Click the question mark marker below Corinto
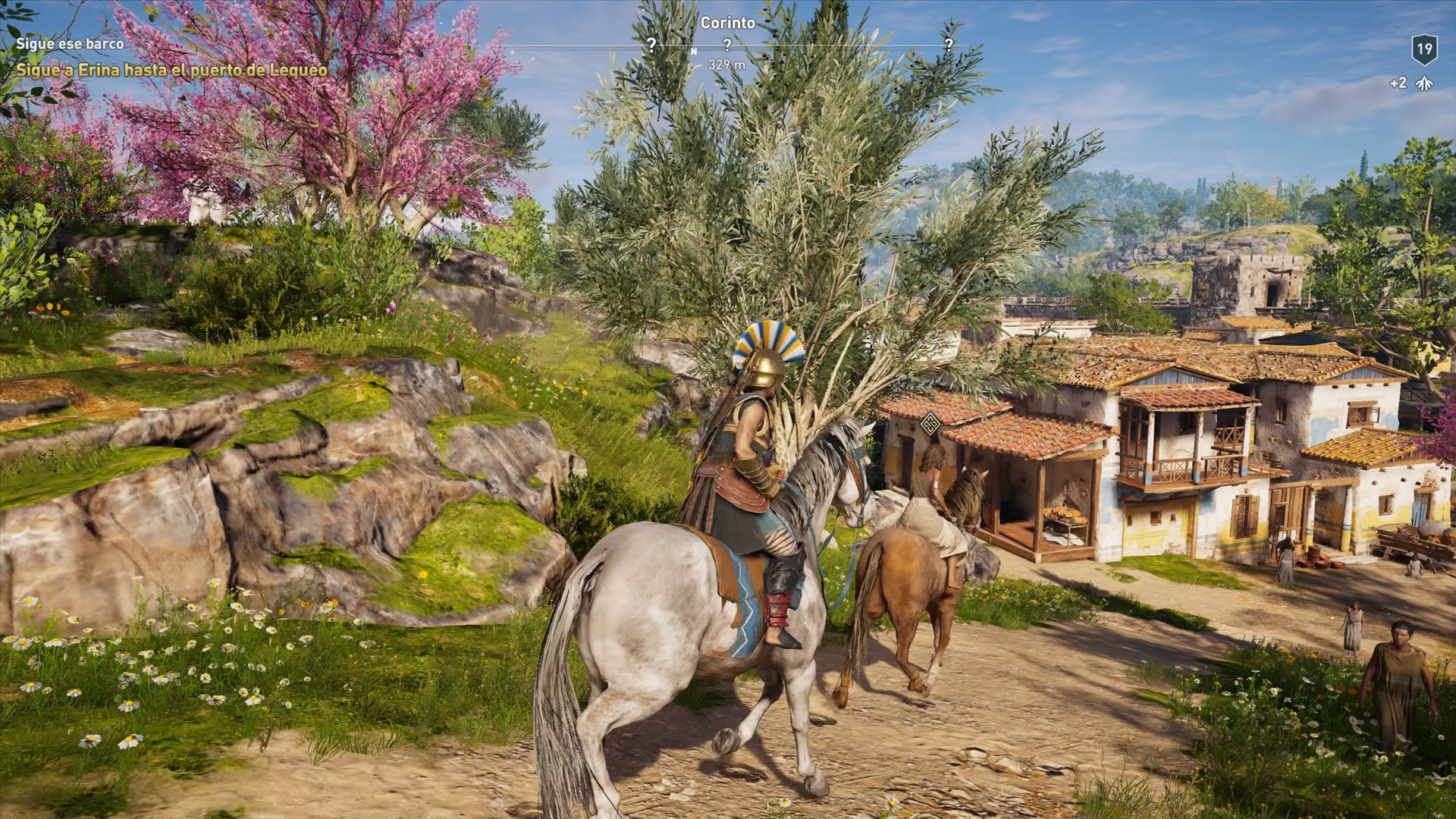 coord(727,44)
